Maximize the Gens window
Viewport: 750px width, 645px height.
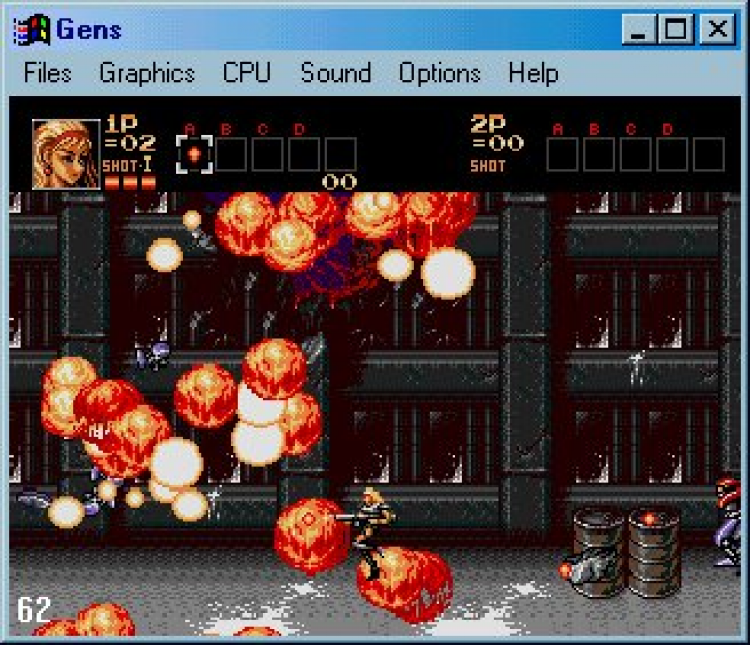[677, 29]
